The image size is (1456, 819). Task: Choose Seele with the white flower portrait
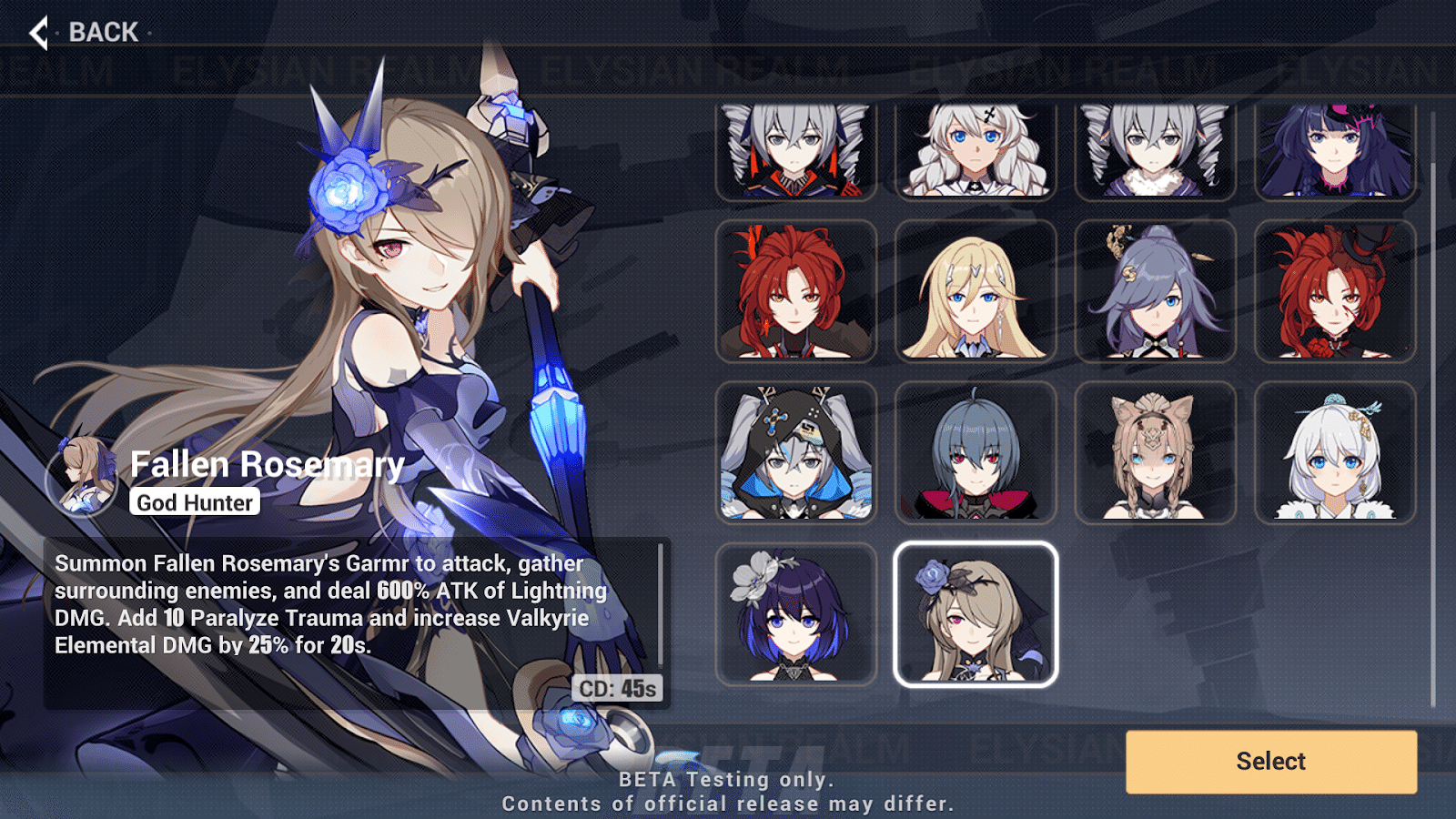coord(796,614)
